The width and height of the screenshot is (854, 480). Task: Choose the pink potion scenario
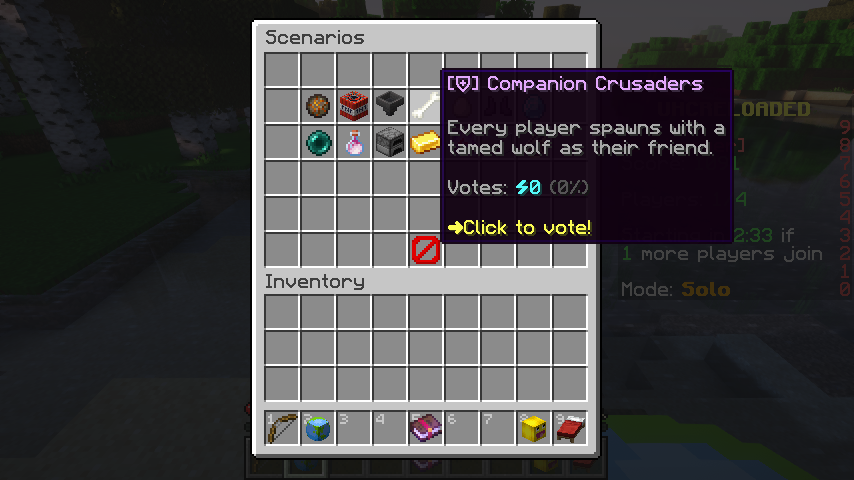[x=354, y=142]
